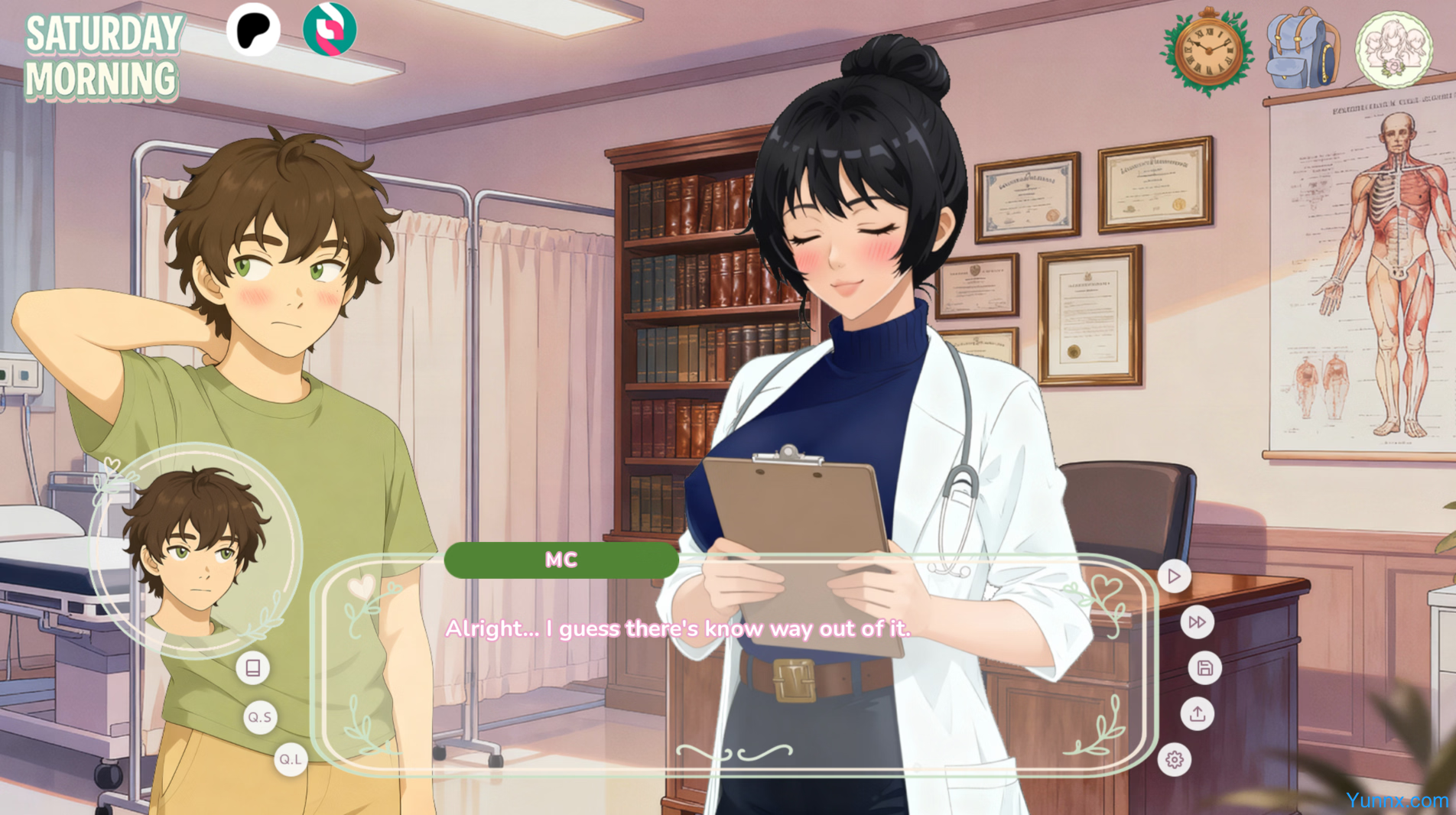The height and width of the screenshot is (815, 1456).
Task: Open the Patreon link icon
Action: (253, 30)
